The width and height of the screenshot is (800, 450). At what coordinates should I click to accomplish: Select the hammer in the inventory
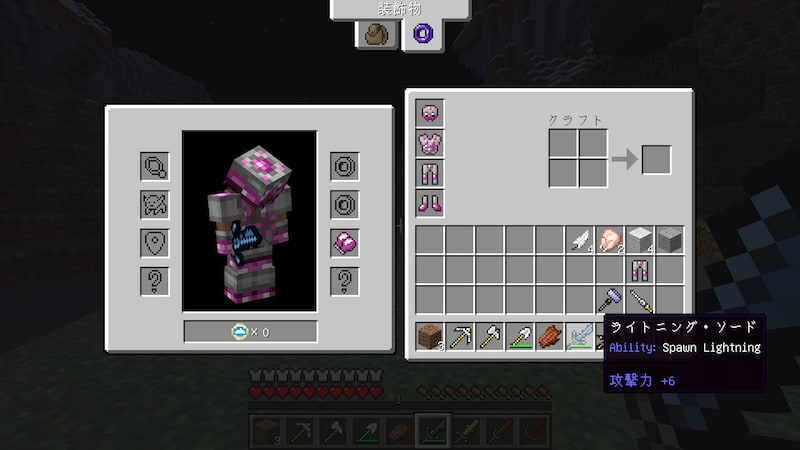pyautogui.click(x=610, y=300)
